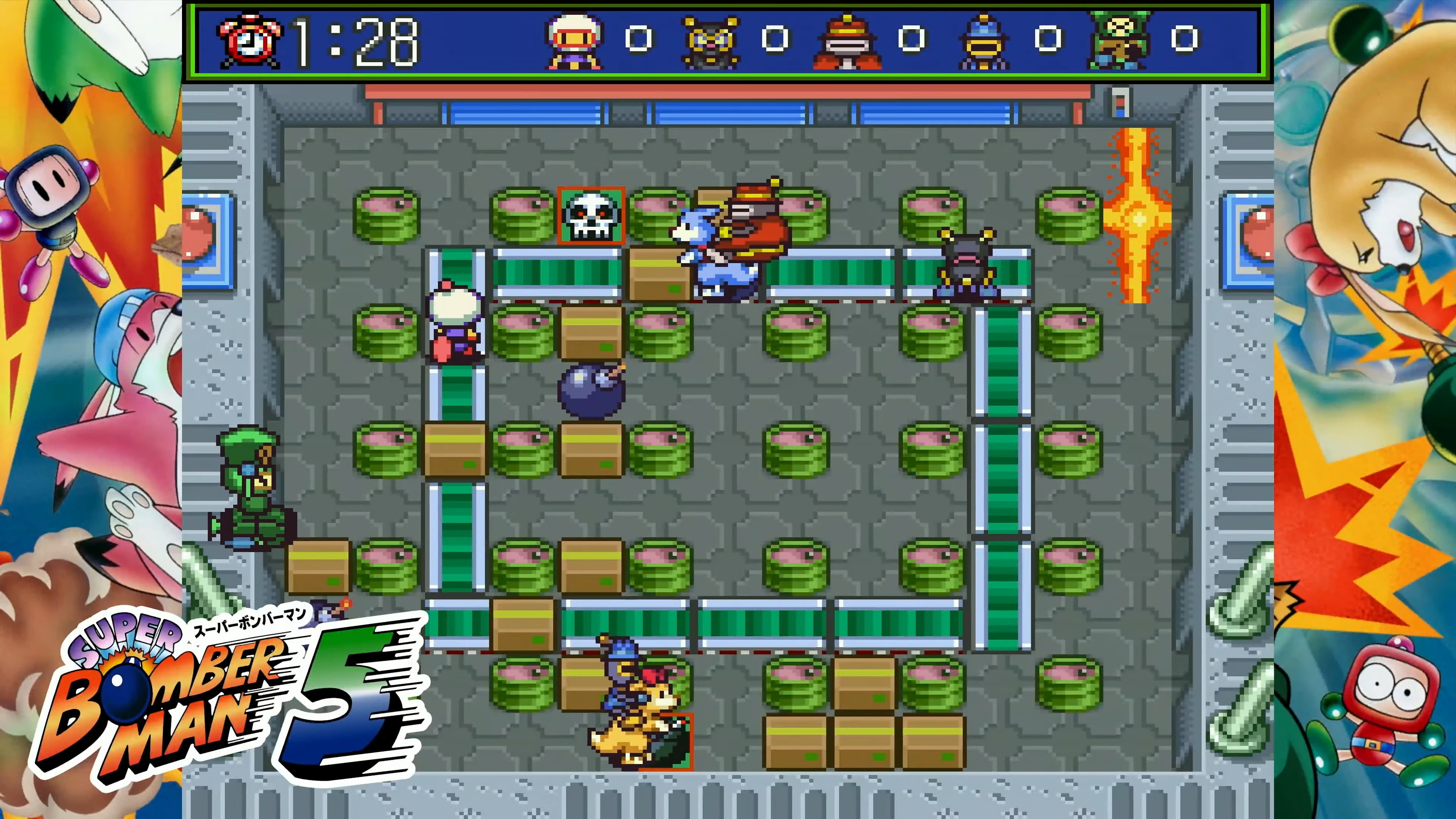Select the black owl character portrait

tap(710, 39)
